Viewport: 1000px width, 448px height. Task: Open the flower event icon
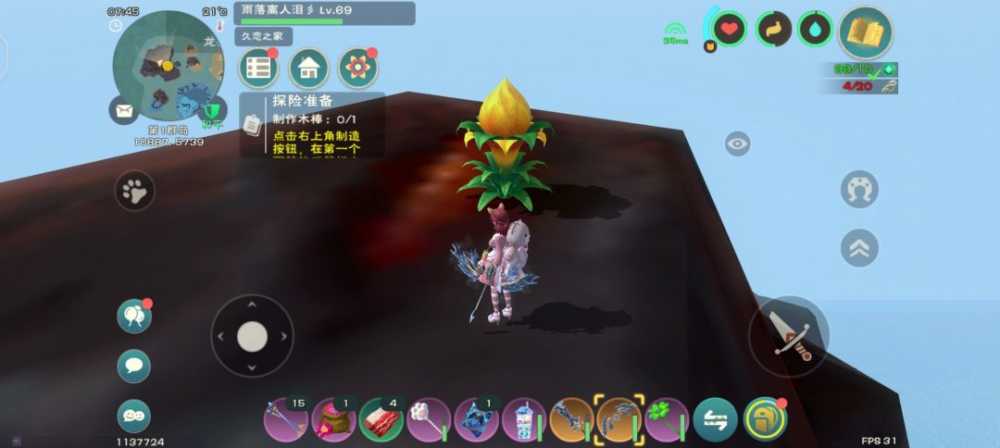[358, 68]
